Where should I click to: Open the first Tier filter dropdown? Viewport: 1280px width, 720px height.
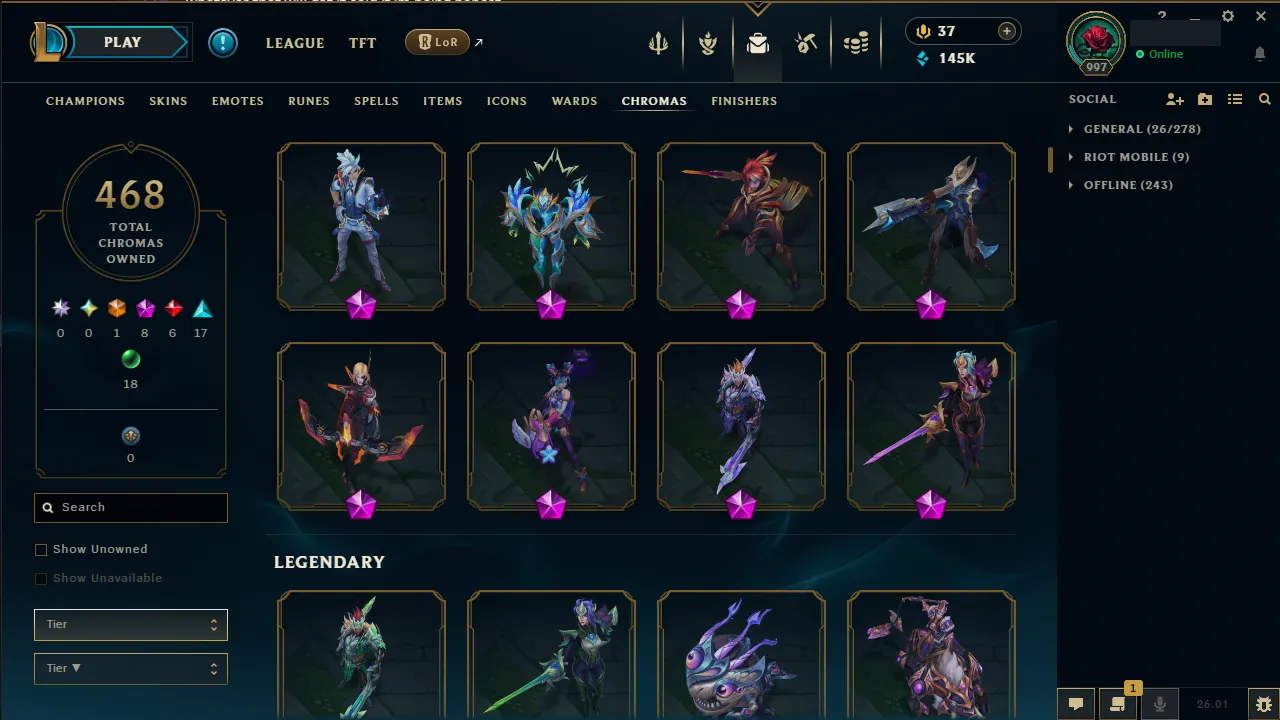tap(130, 624)
